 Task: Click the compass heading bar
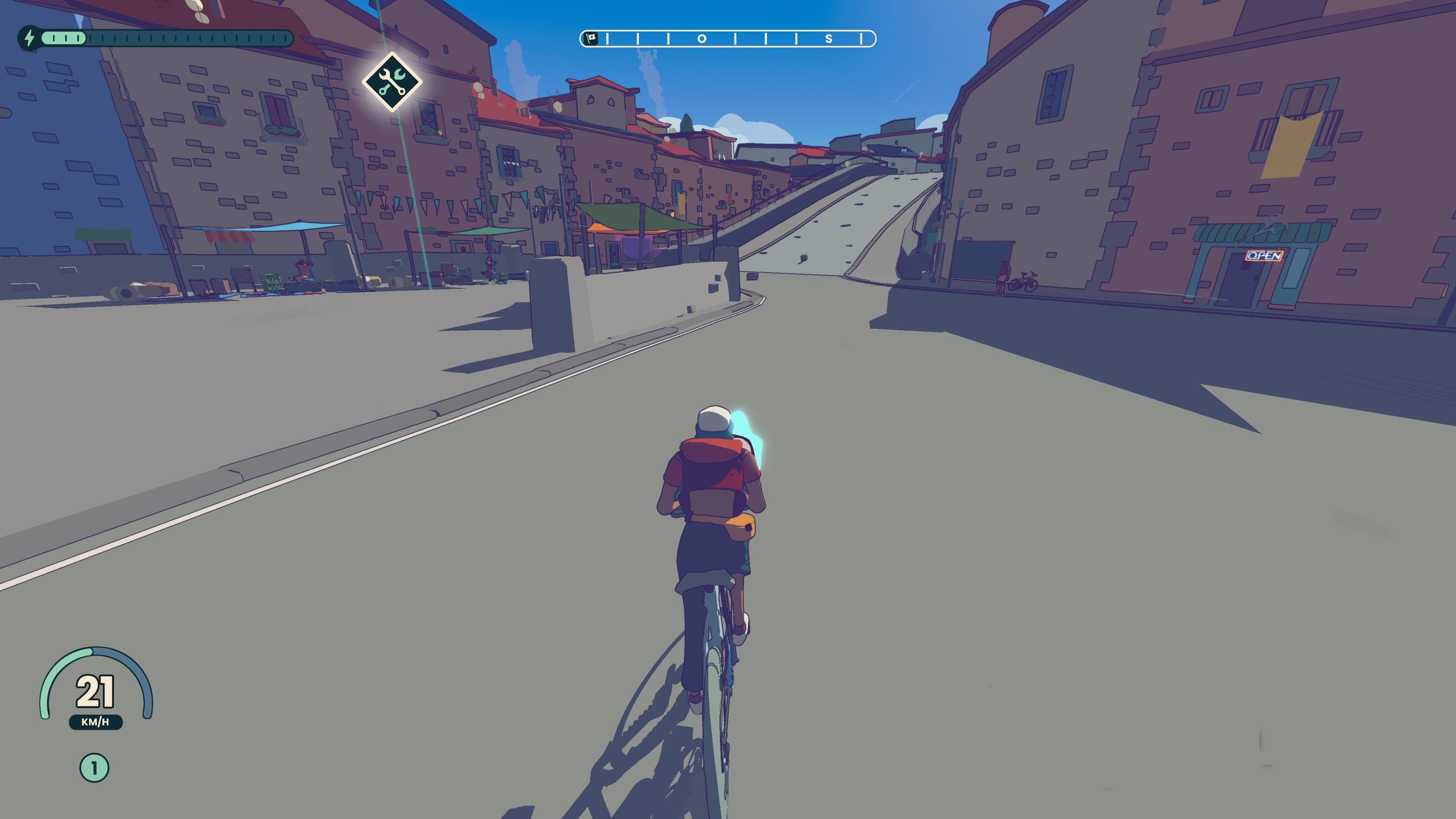pyautogui.click(x=728, y=38)
